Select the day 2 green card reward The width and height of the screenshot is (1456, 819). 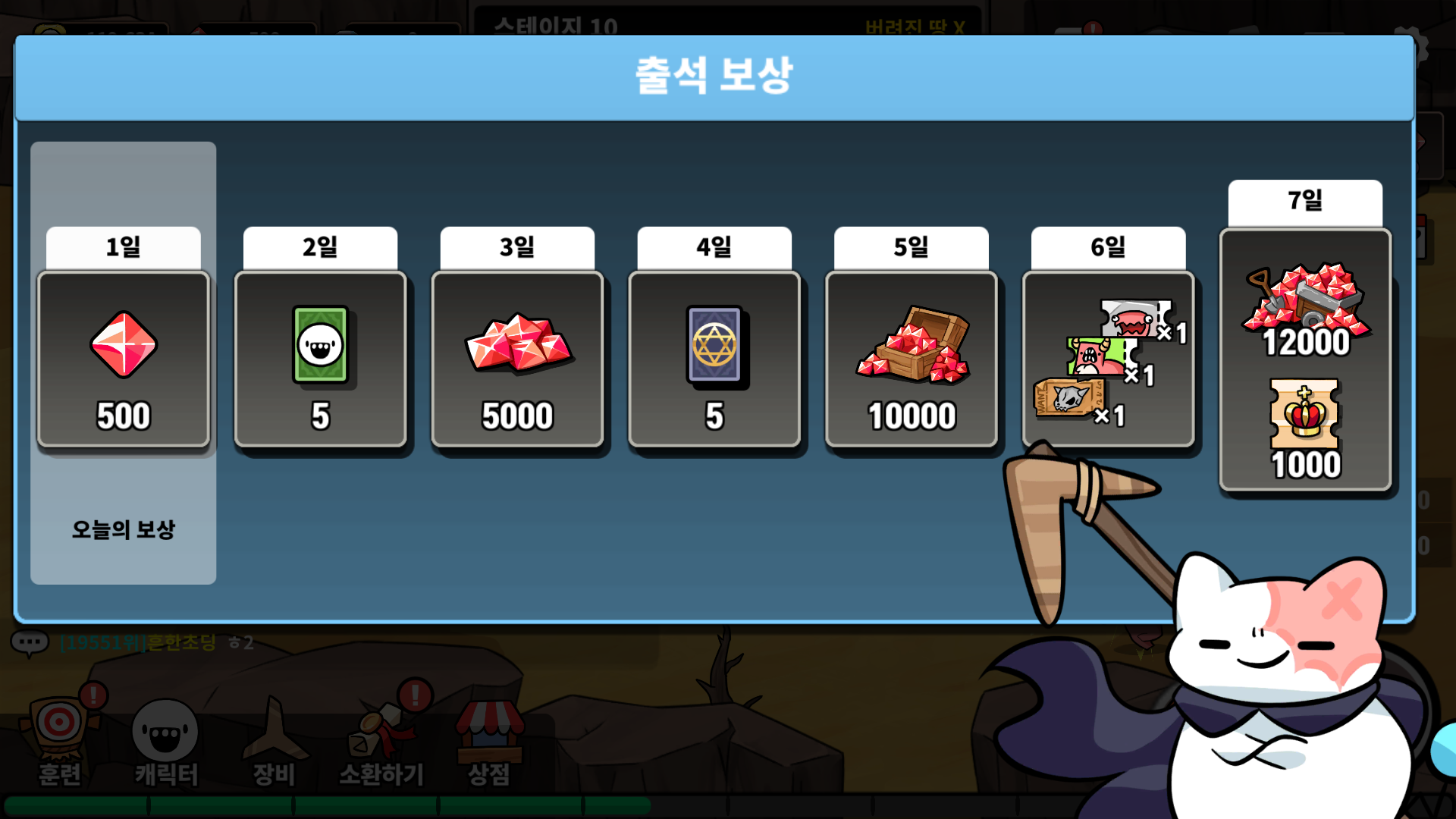tap(320, 359)
